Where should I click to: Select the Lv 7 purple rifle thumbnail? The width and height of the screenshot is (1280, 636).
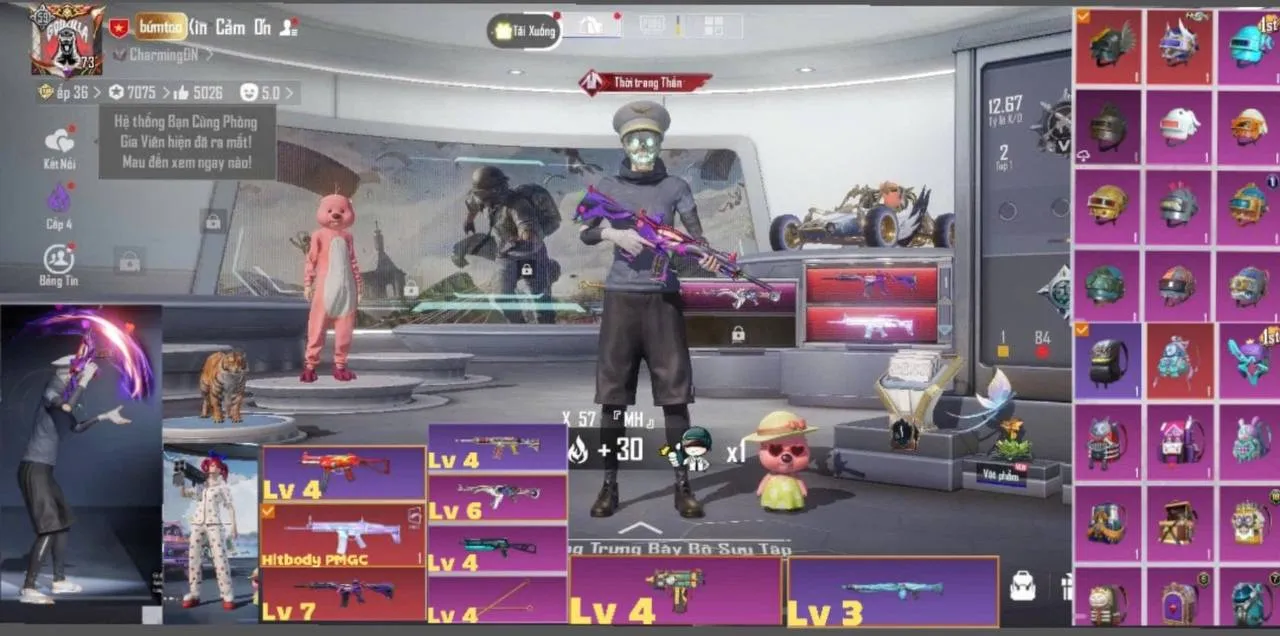coord(342,593)
